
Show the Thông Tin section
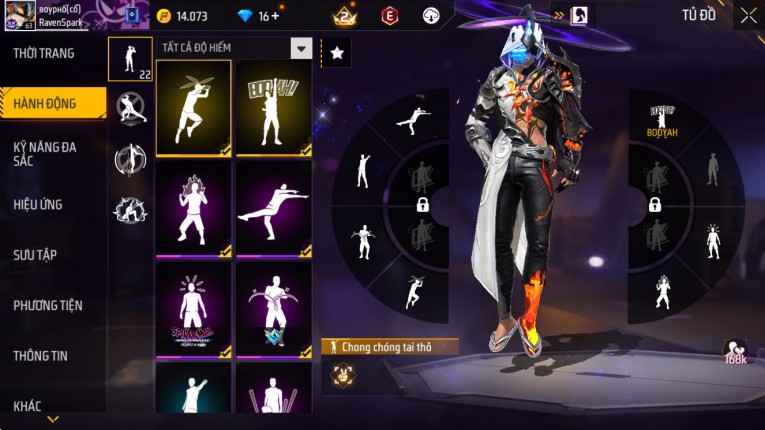[x=41, y=355]
